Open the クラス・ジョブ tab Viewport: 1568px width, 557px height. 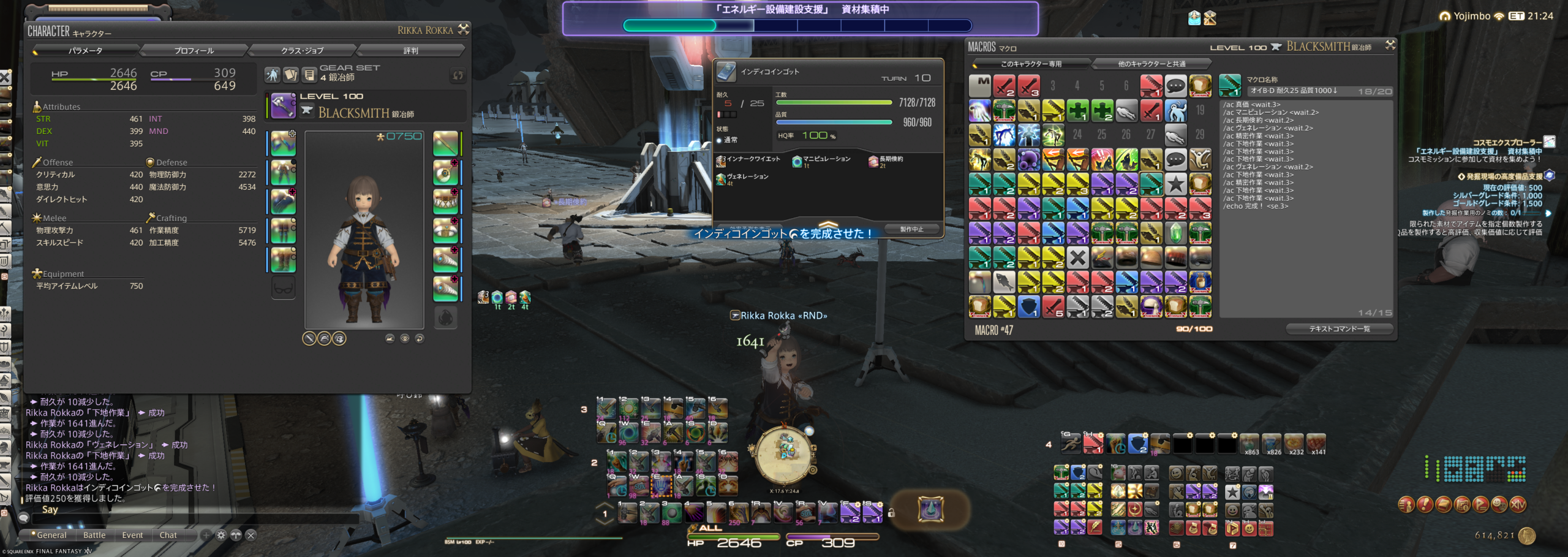point(302,50)
